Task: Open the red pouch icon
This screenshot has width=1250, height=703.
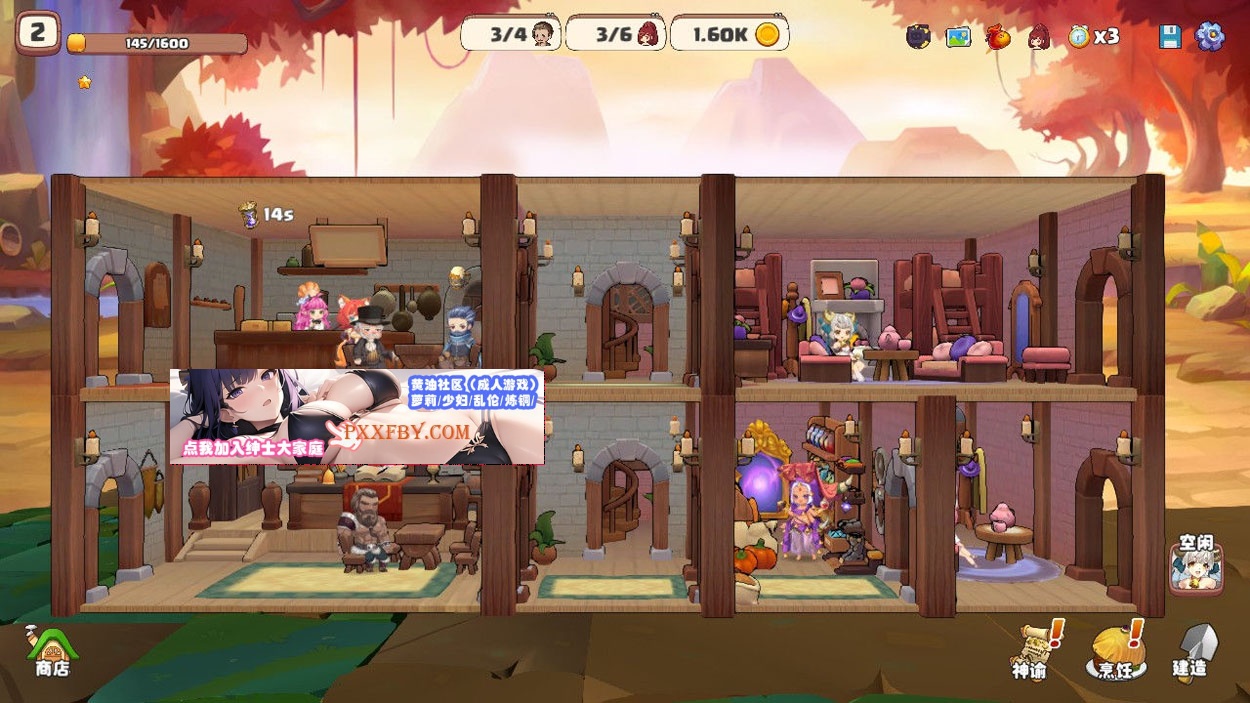Action: tap(998, 37)
